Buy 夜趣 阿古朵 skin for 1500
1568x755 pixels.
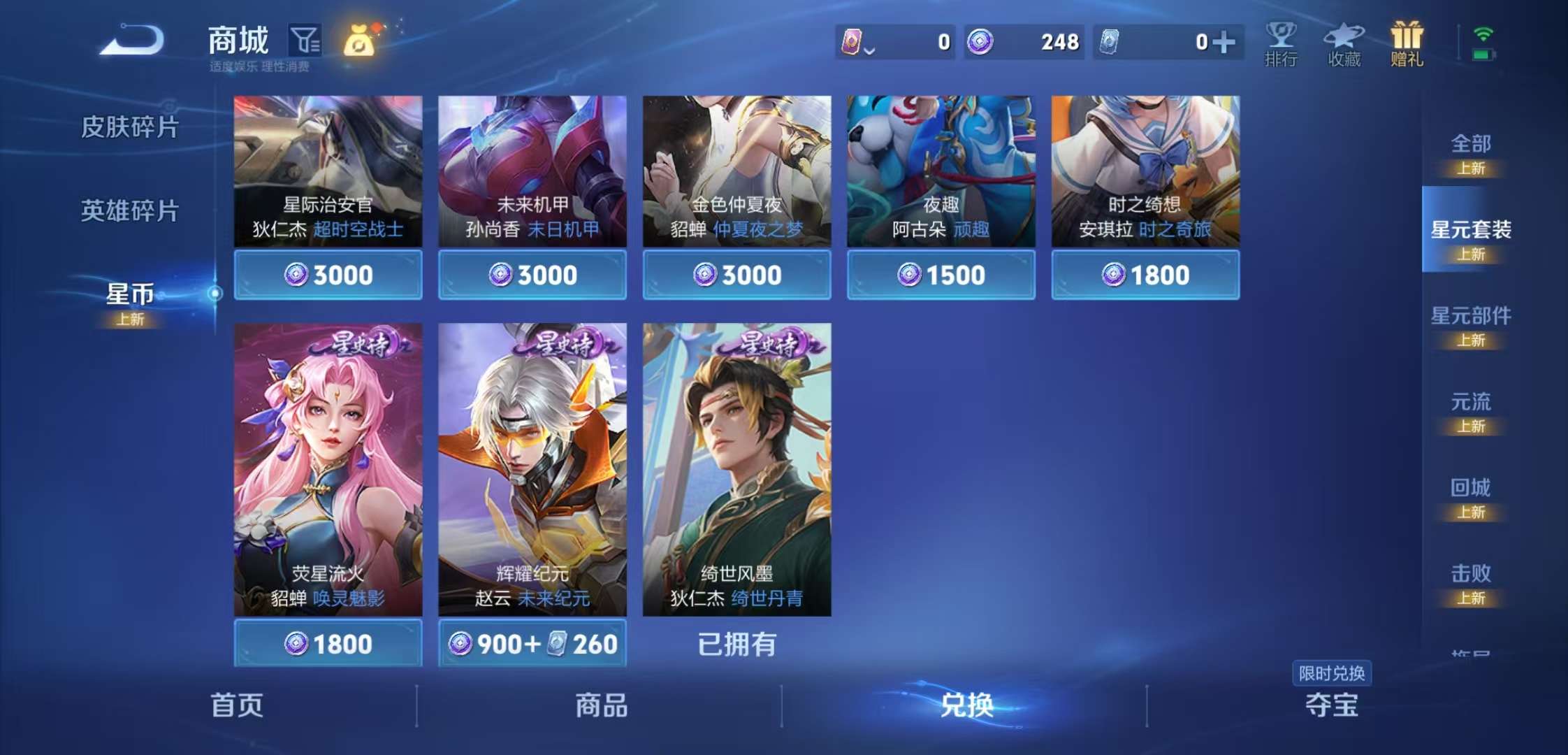[x=941, y=275]
